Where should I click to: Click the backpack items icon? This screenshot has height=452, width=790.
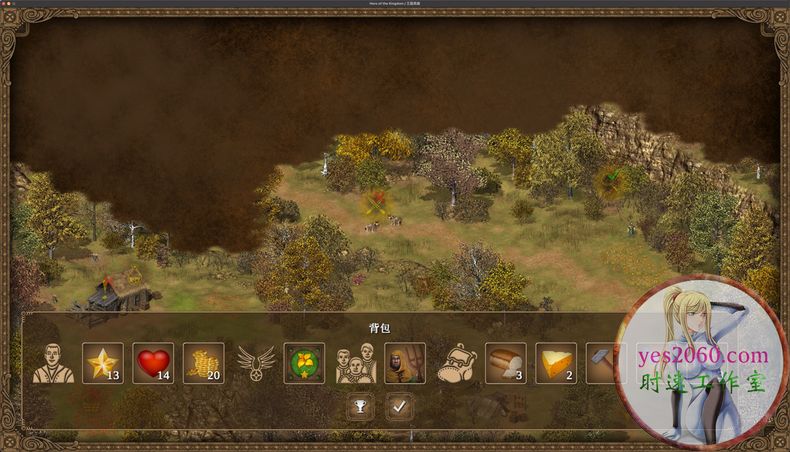click(456, 364)
